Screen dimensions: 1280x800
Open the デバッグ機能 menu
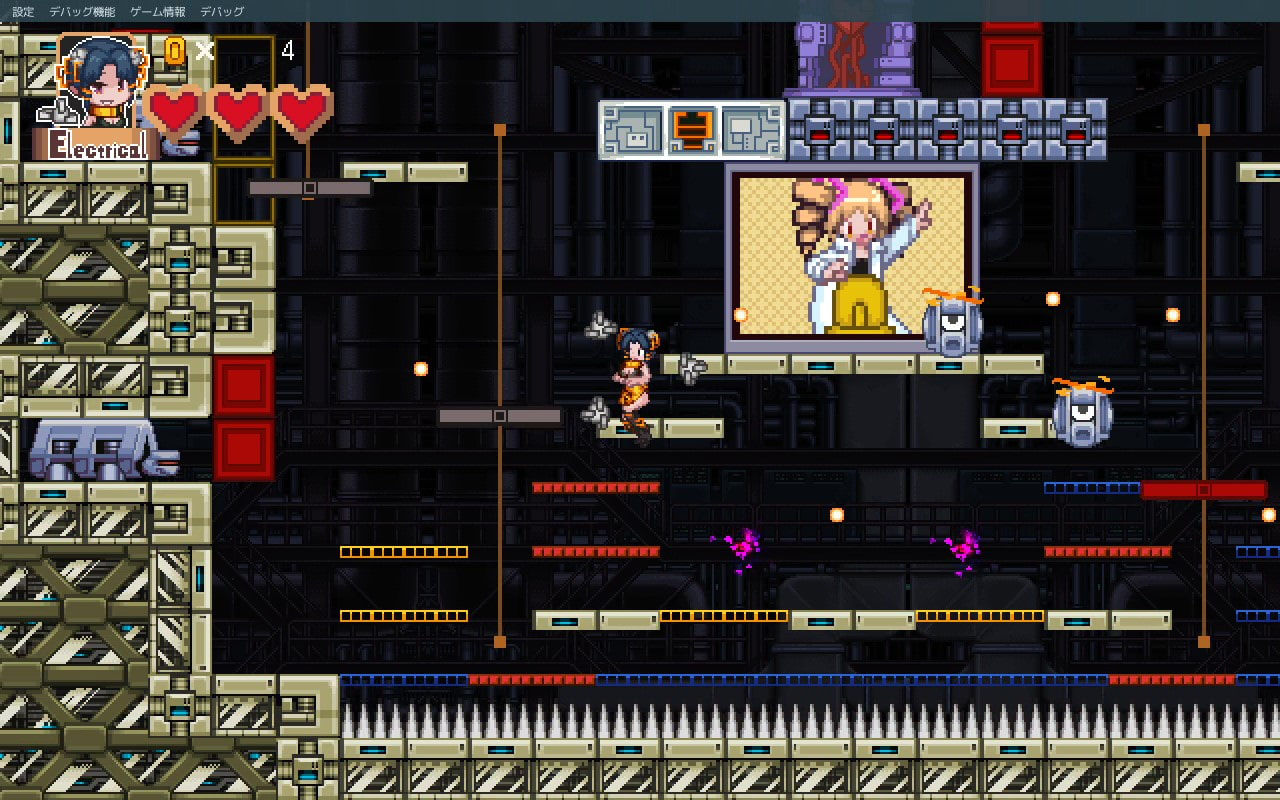[82, 12]
